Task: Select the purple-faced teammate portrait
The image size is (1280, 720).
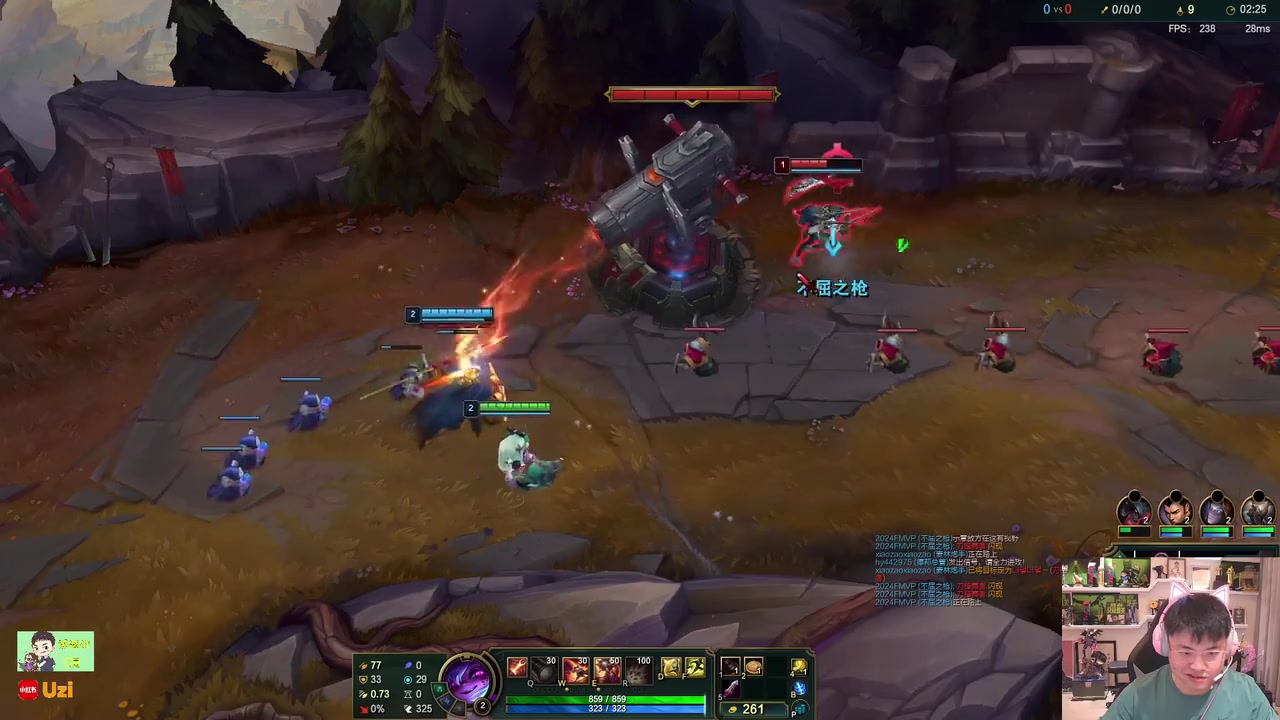Action: pos(1216,510)
